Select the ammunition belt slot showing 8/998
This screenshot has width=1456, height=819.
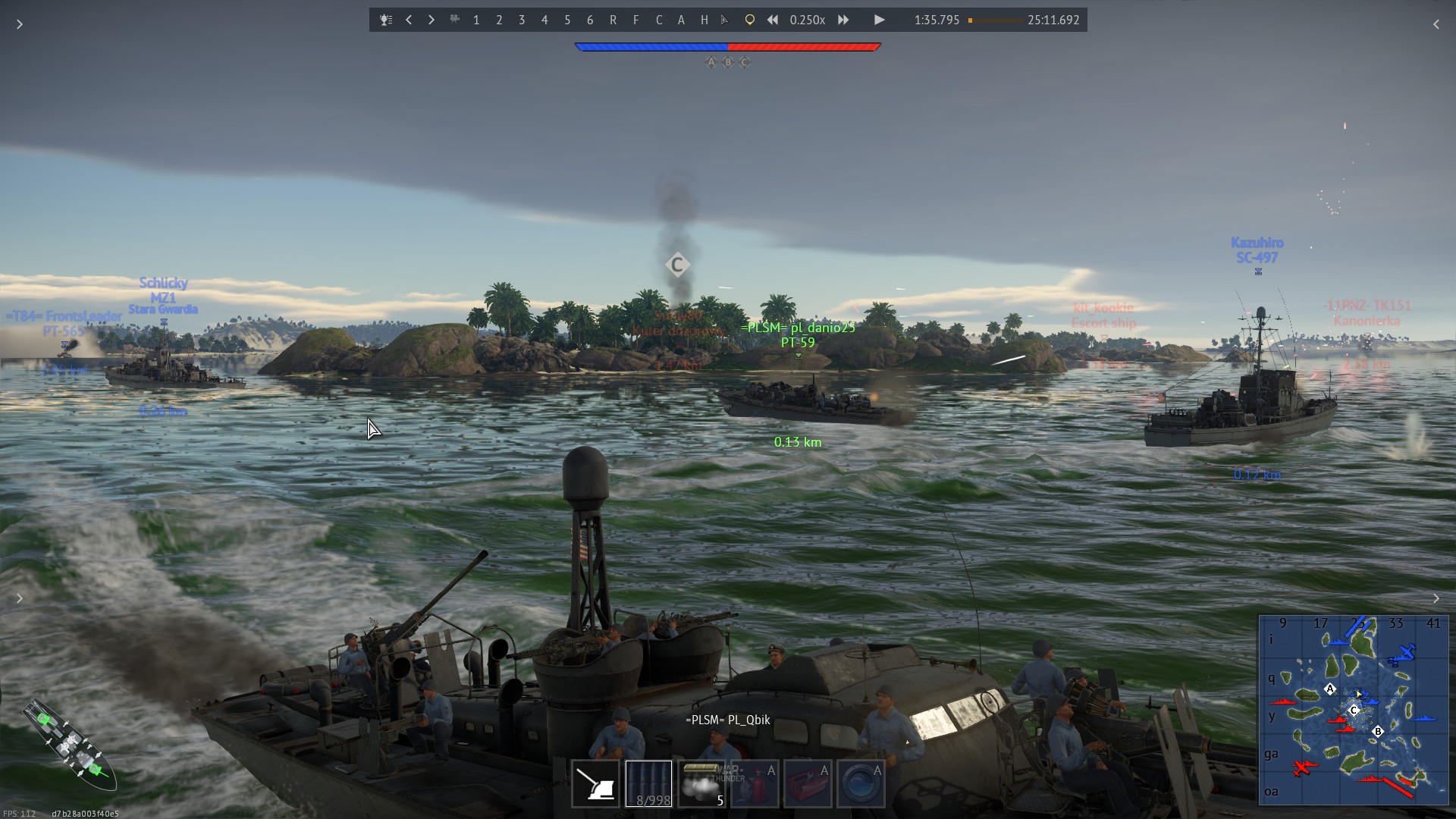[648, 783]
